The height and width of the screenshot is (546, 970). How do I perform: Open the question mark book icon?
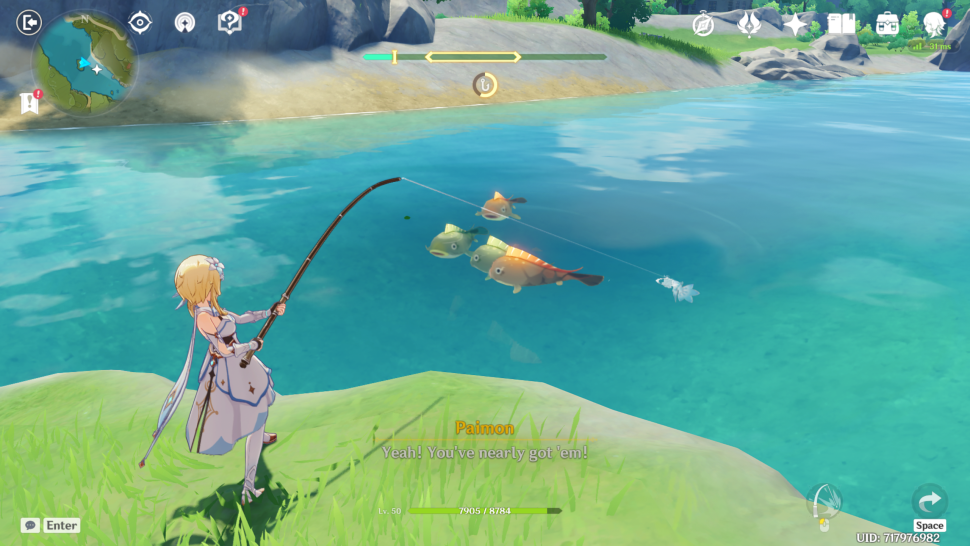(229, 22)
